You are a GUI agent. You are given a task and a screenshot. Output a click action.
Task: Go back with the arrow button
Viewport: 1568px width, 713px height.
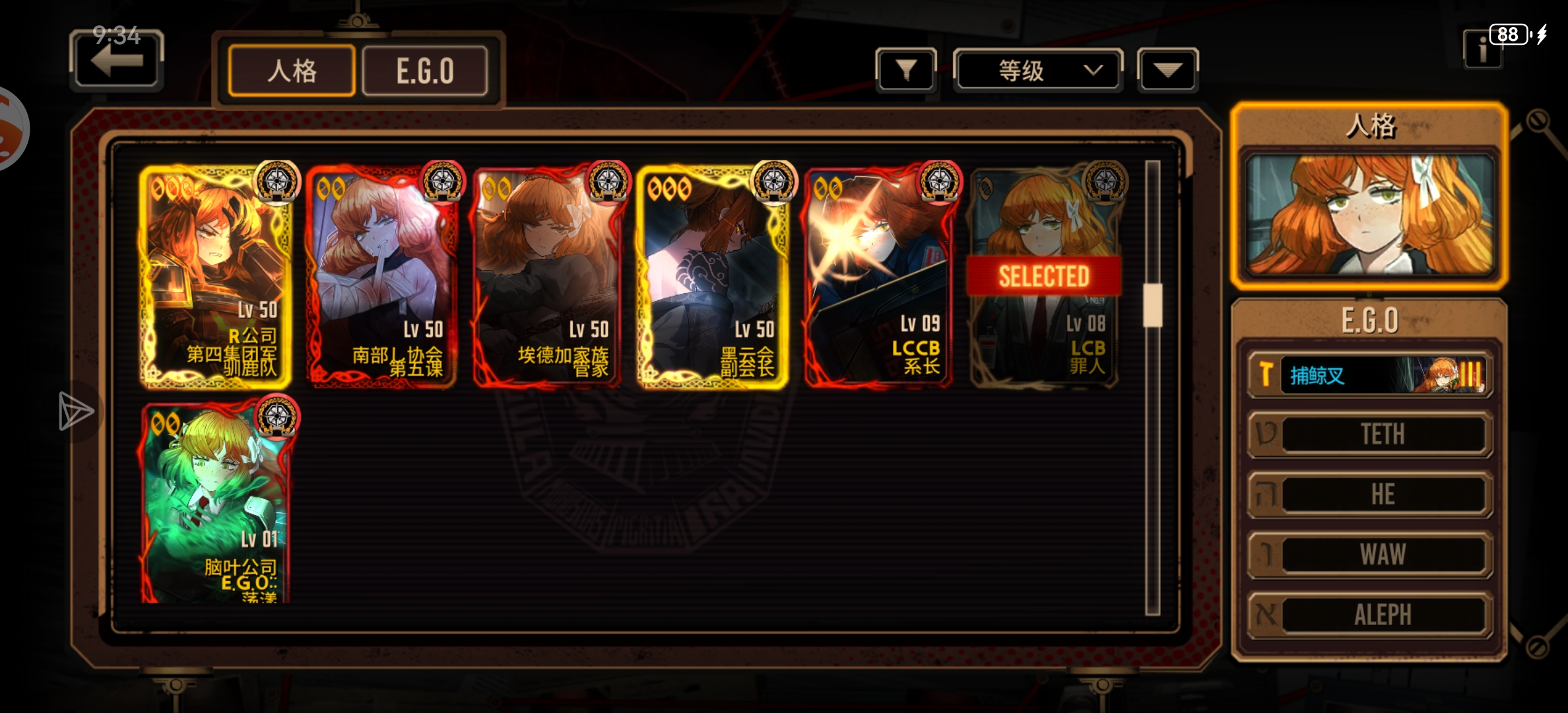pyautogui.click(x=117, y=61)
